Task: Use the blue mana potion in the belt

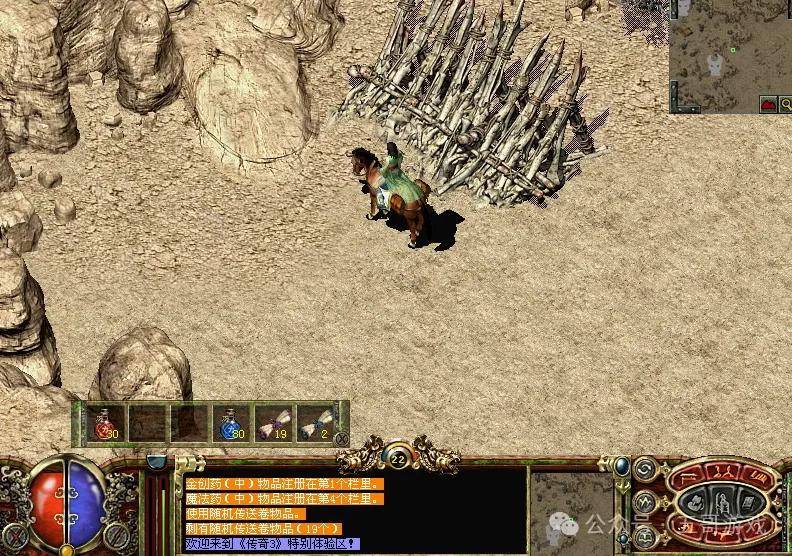Action: [230, 423]
